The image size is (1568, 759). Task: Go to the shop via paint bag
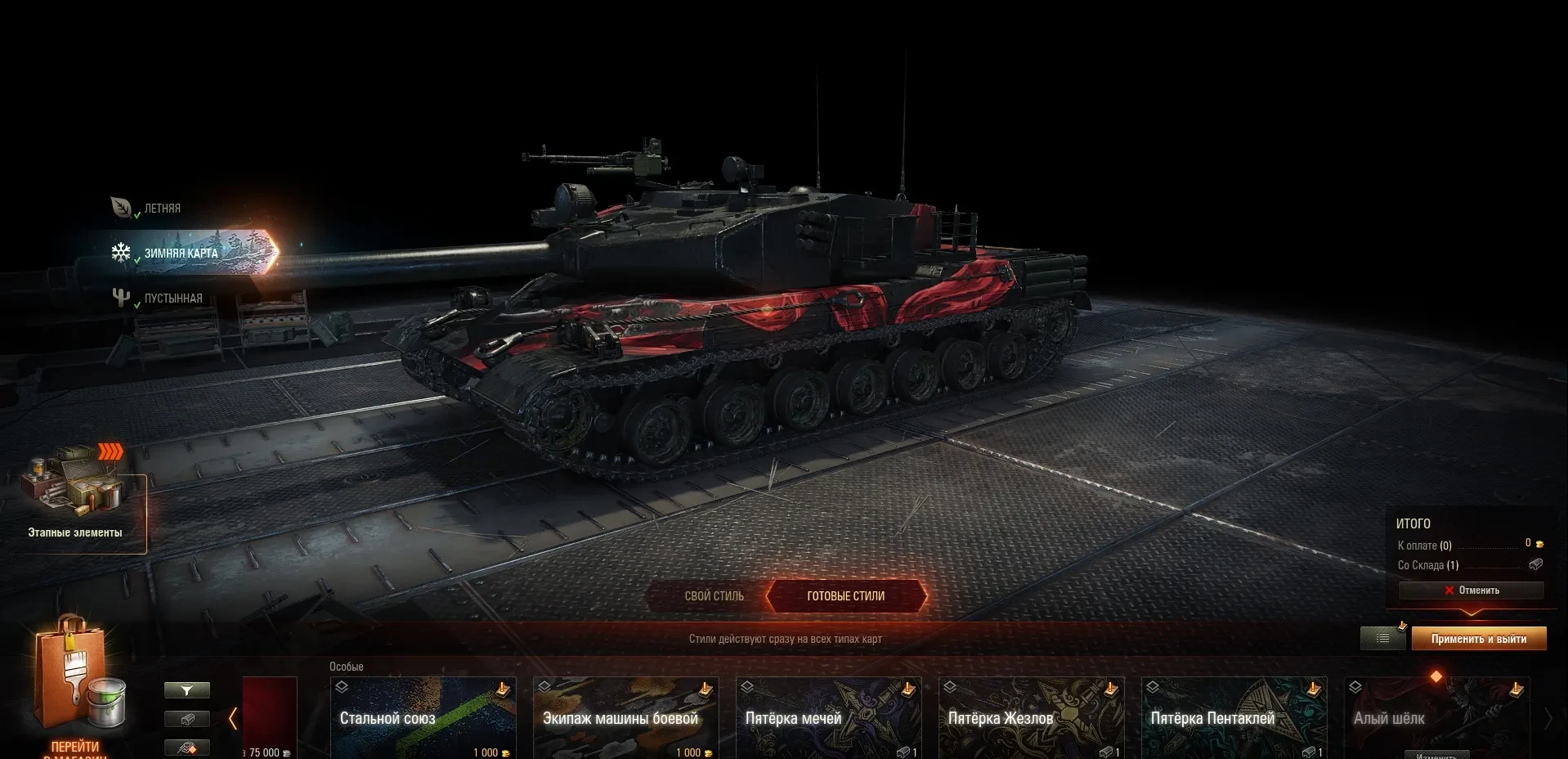click(75, 687)
